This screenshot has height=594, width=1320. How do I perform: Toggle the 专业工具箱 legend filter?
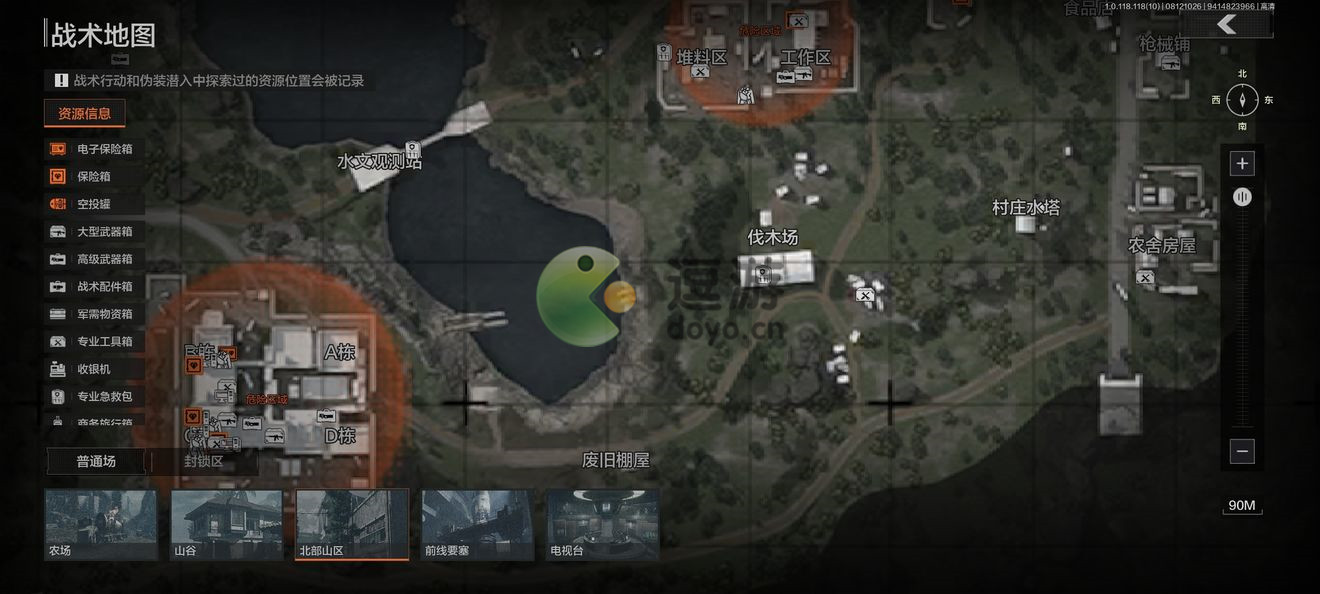[x=93, y=341]
